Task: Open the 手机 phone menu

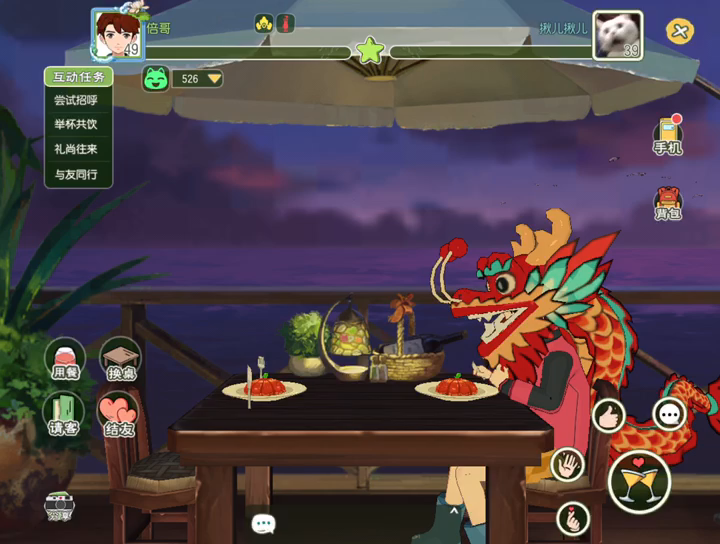Action: (x=667, y=136)
